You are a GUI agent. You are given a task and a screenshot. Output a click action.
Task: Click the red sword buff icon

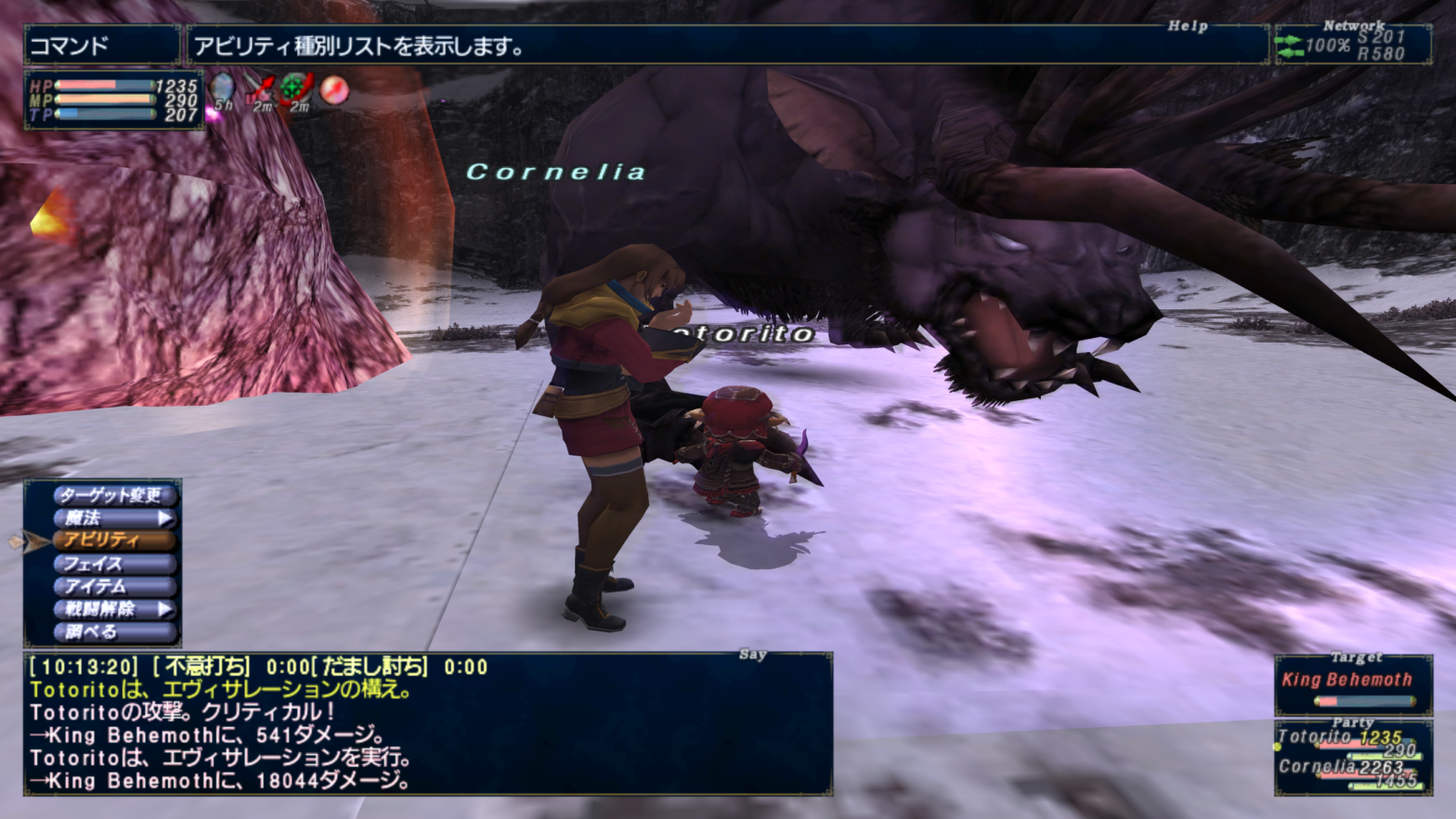tap(261, 90)
